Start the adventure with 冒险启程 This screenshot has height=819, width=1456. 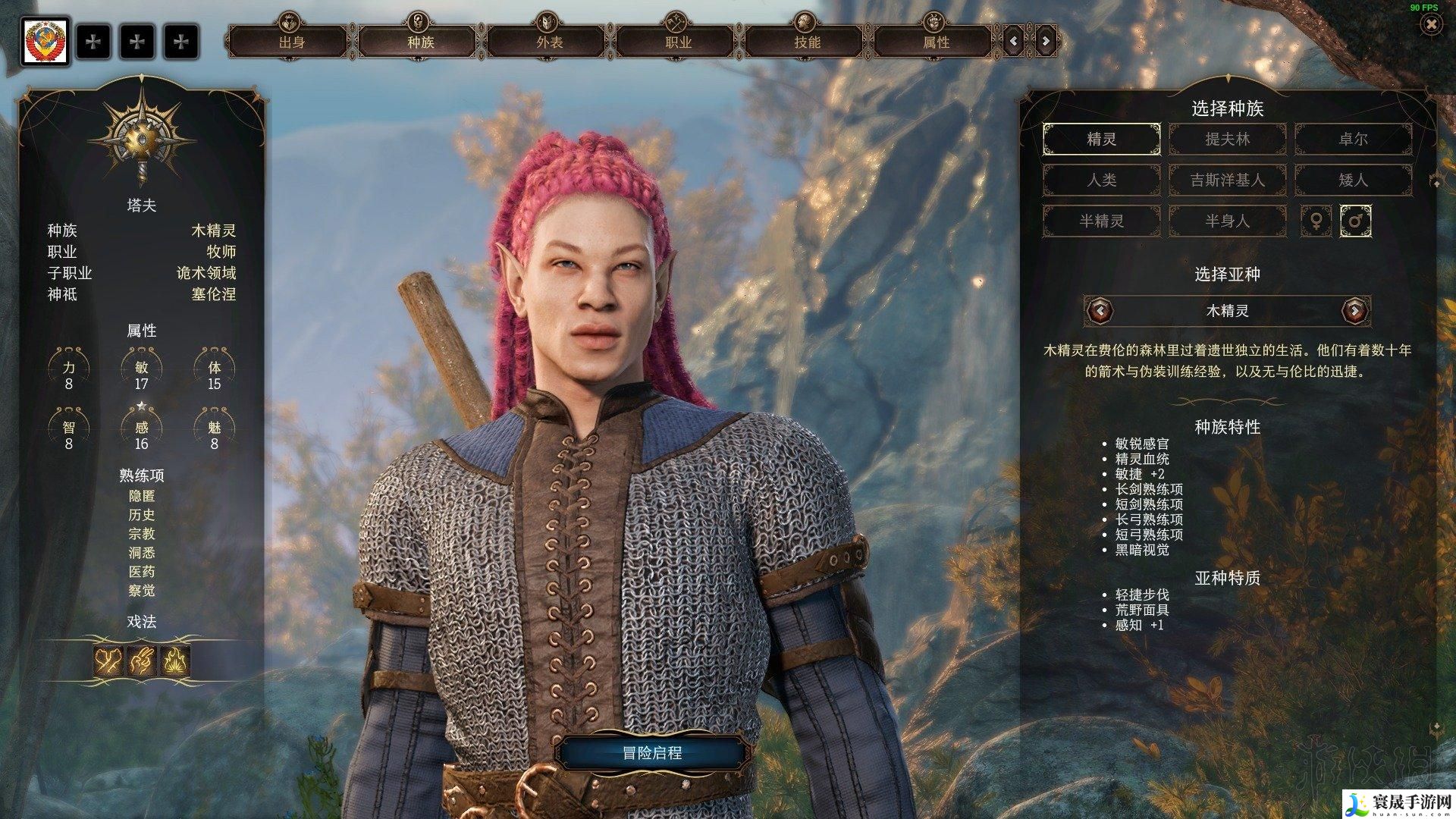tap(651, 753)
